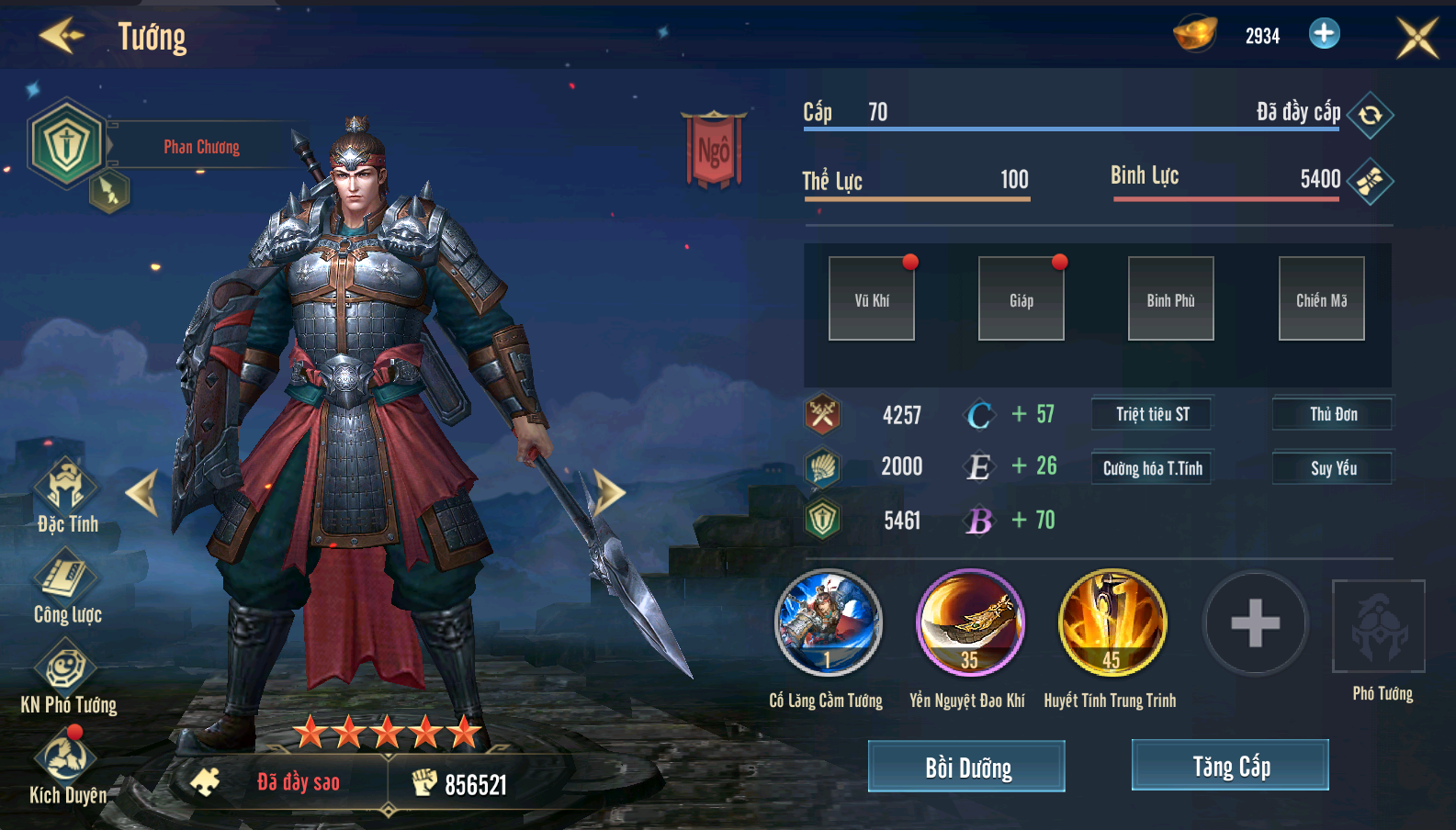Switch to the previous general with left arrow
The width and height of the screenshot is (1456, 830).
click(x=142, y=492)
